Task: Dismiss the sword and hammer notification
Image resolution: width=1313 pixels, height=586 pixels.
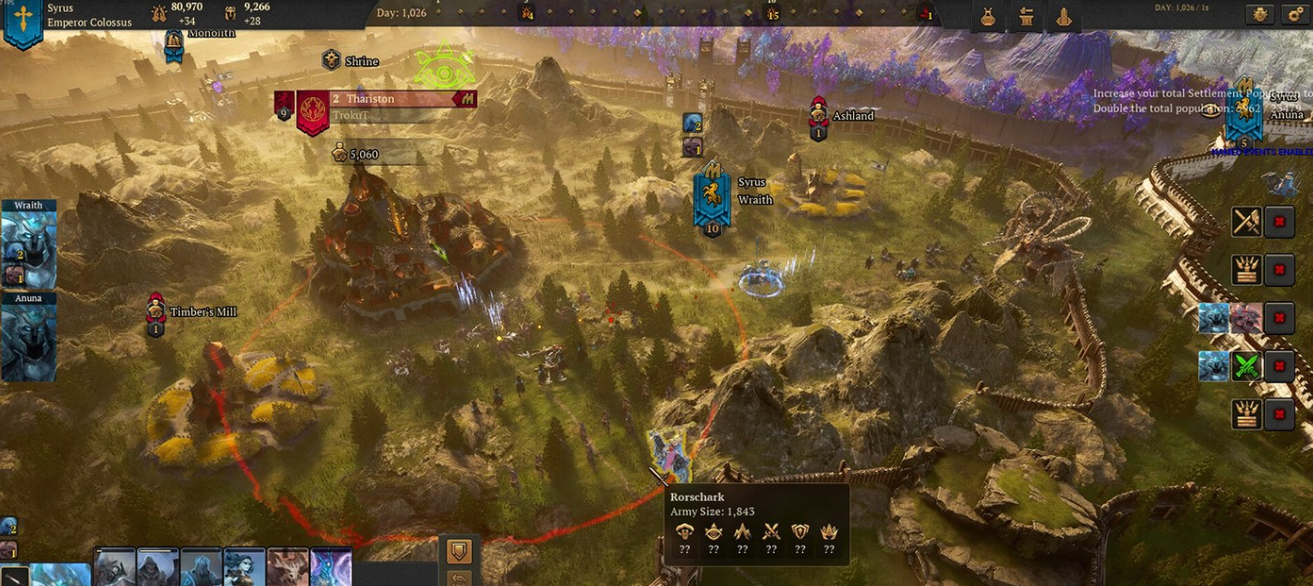Action: pyautogui.click(x=1279, y=221)
